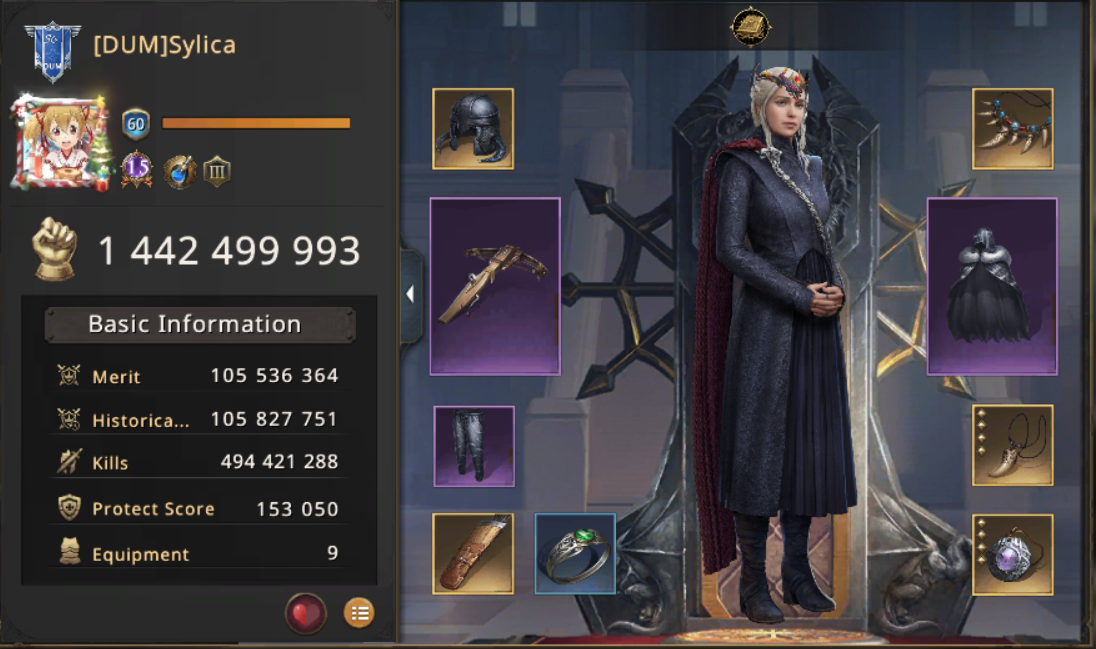Open the claw necklace slot

(1013, 129)
